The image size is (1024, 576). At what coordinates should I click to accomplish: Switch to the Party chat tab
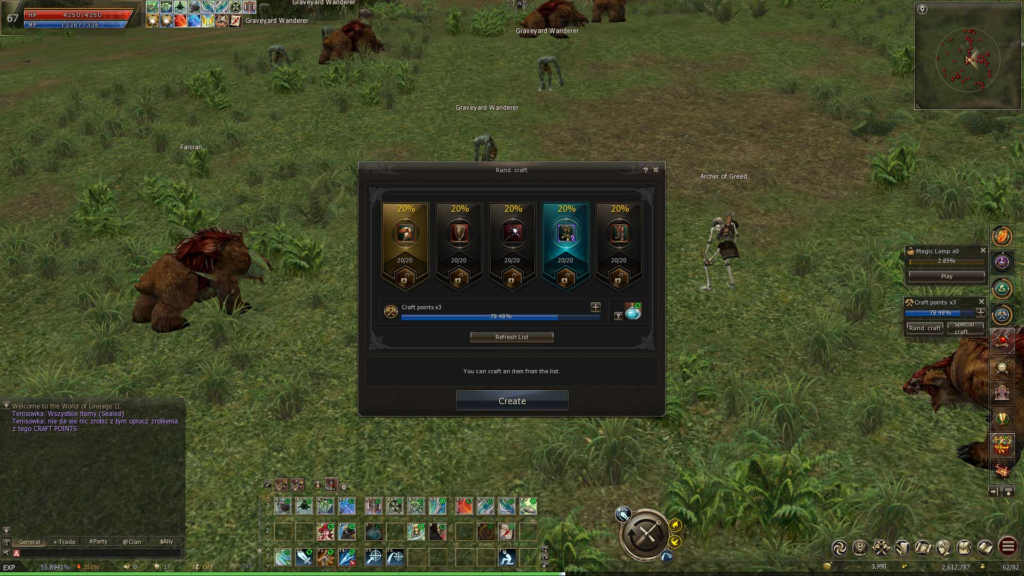tap(98, 541)
